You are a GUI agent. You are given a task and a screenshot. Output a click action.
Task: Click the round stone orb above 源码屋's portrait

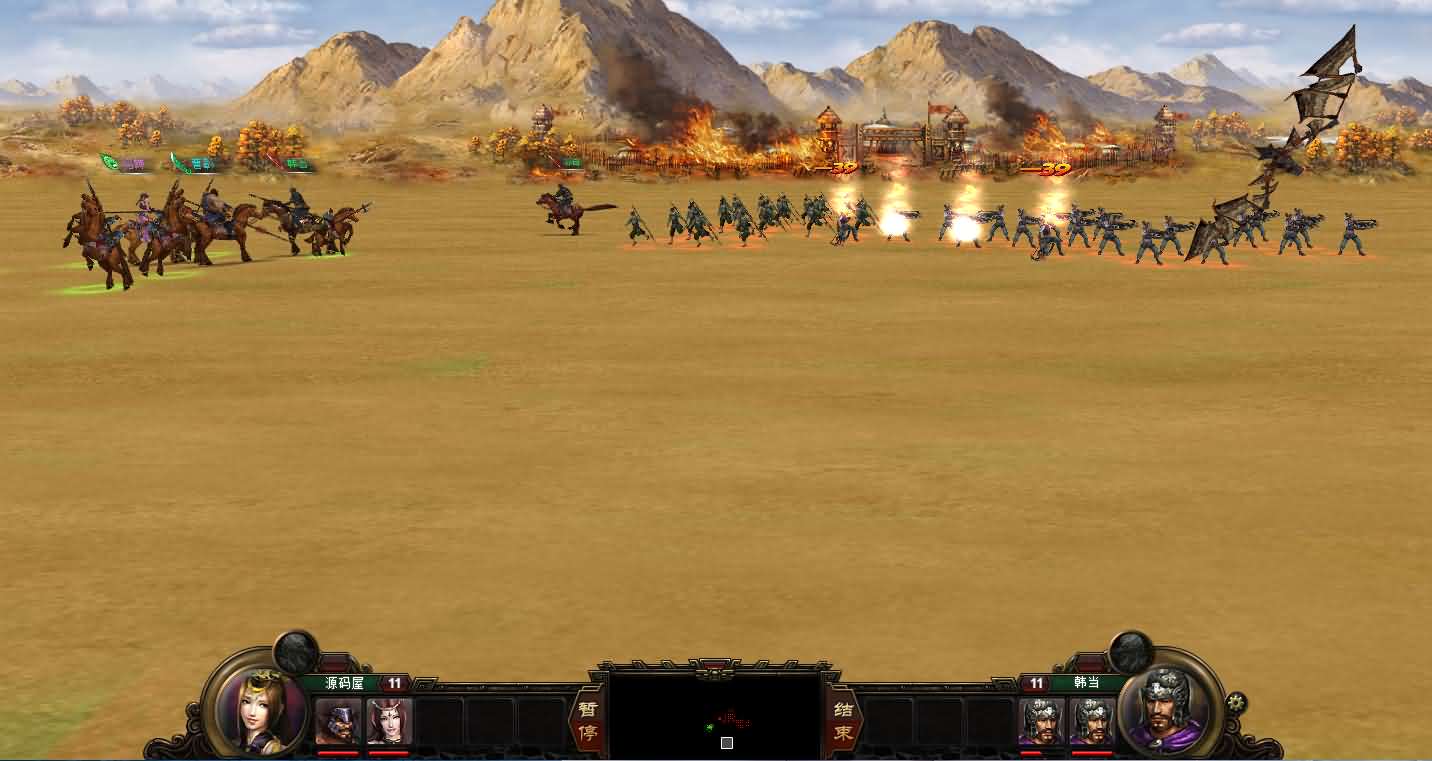(296, 652)
